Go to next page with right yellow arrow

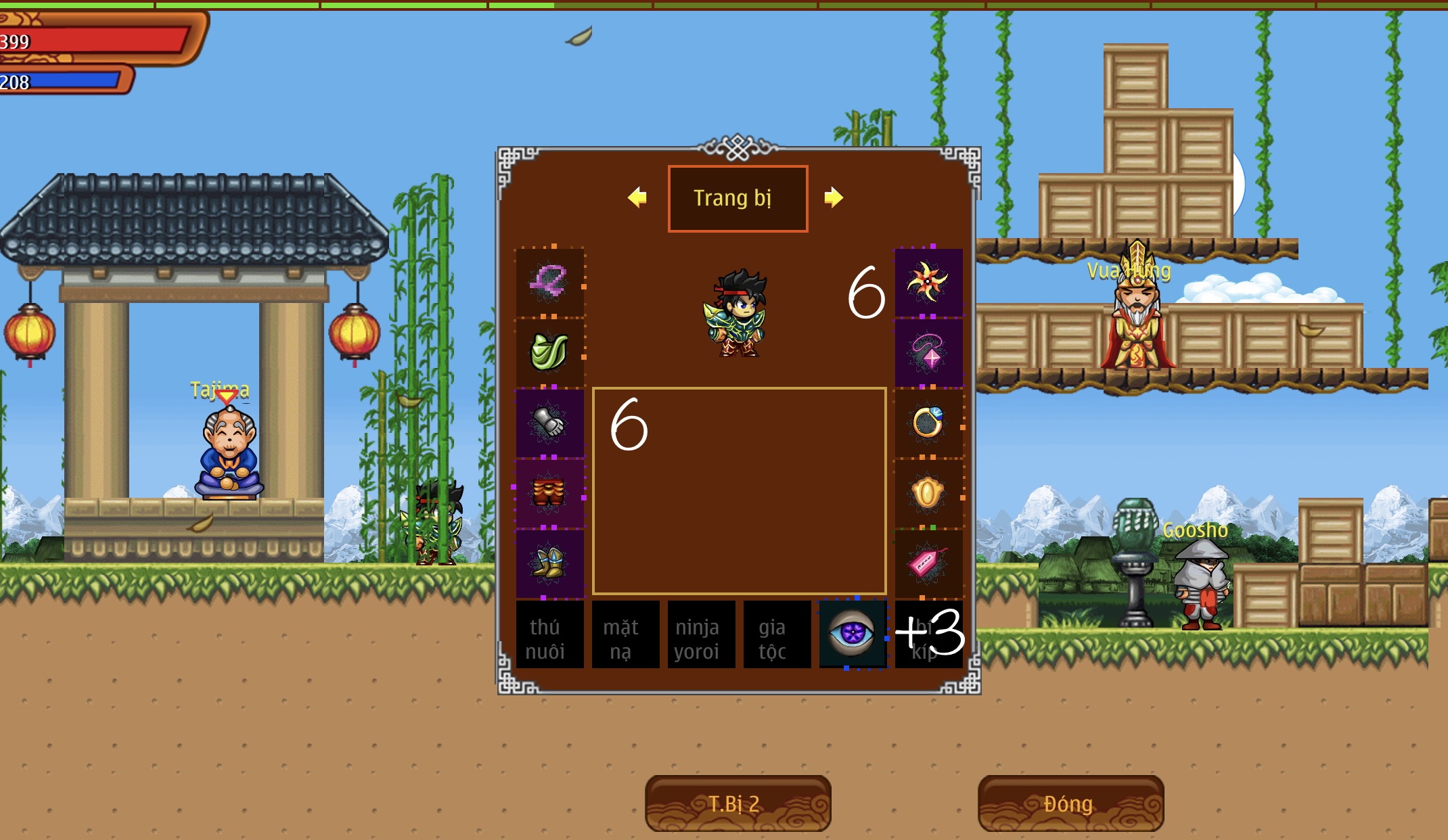click(x=834, y=197)
